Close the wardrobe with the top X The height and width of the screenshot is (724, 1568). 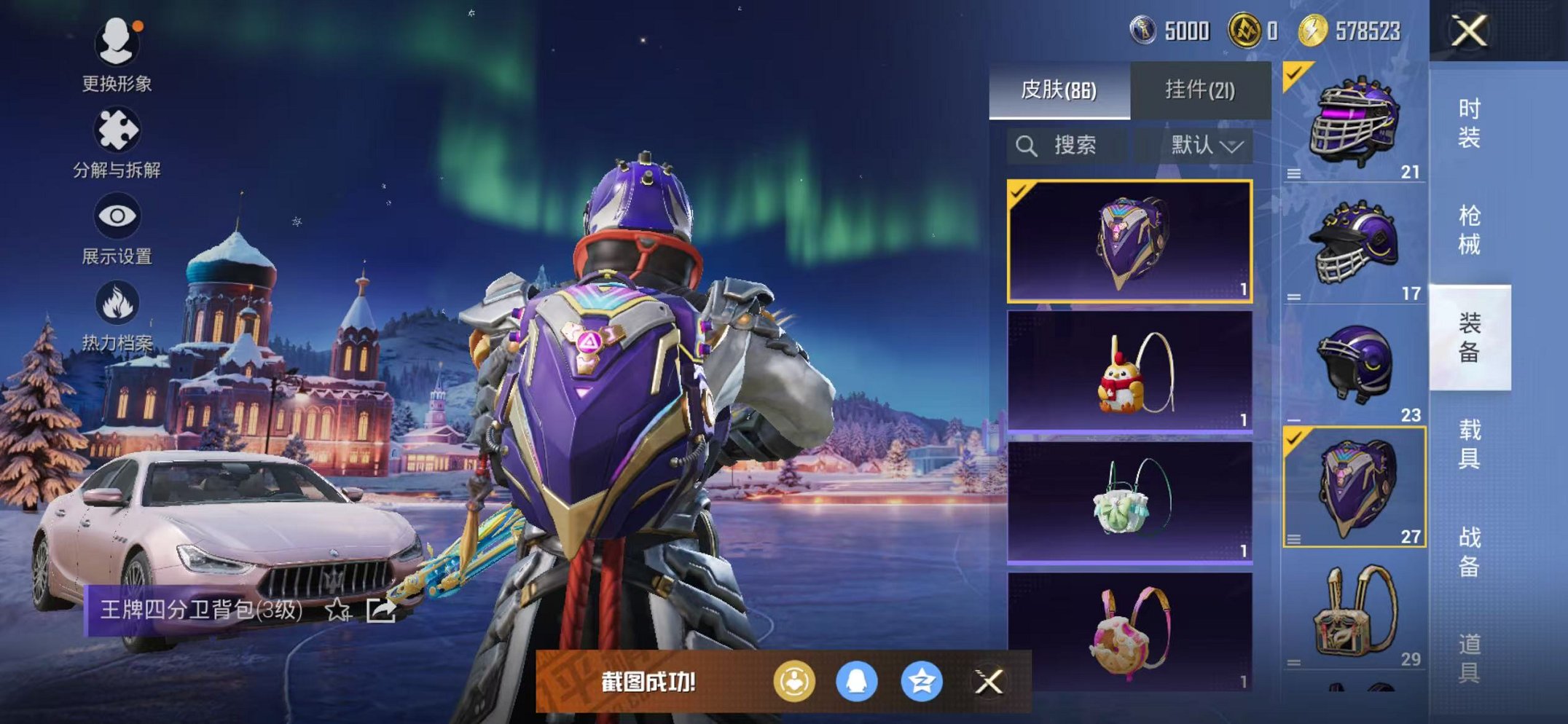pos(1469,31)
